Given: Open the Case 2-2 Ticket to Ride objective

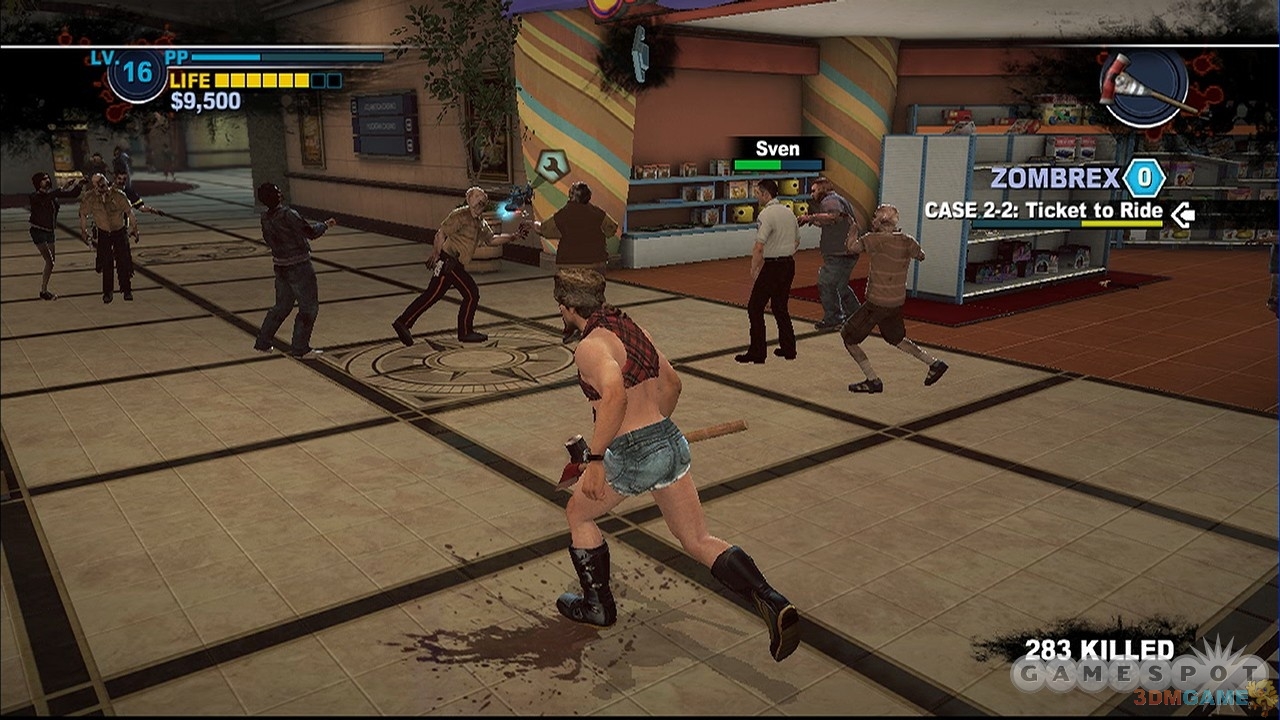Looking at the screenshot, I should tap(1043, 211).
